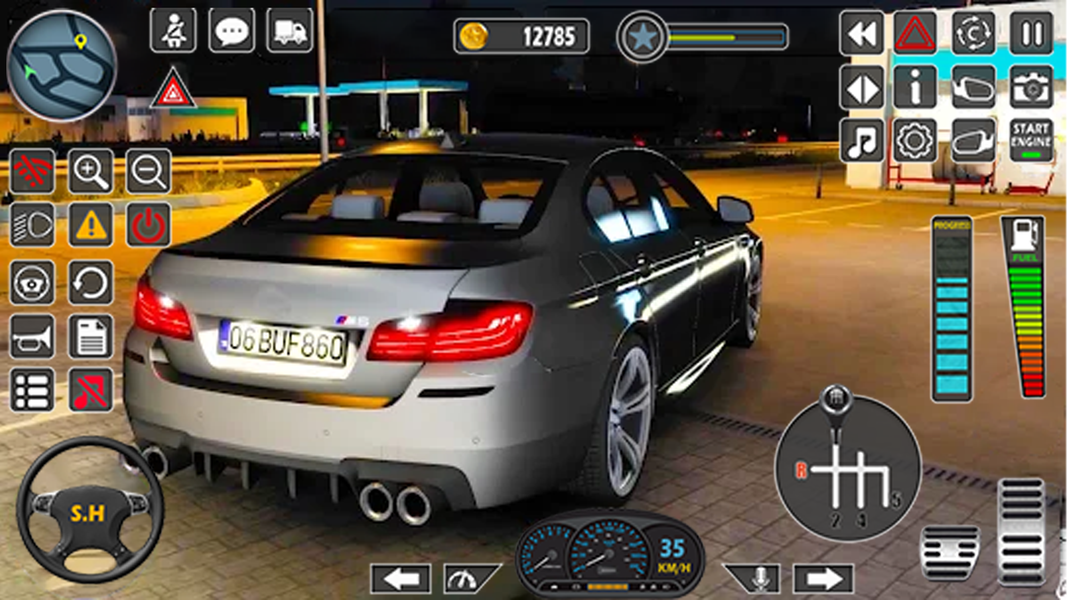The image size is (1067, 600).
Task: Step on the tall gas pedal
Action: tap(1020, 530)
